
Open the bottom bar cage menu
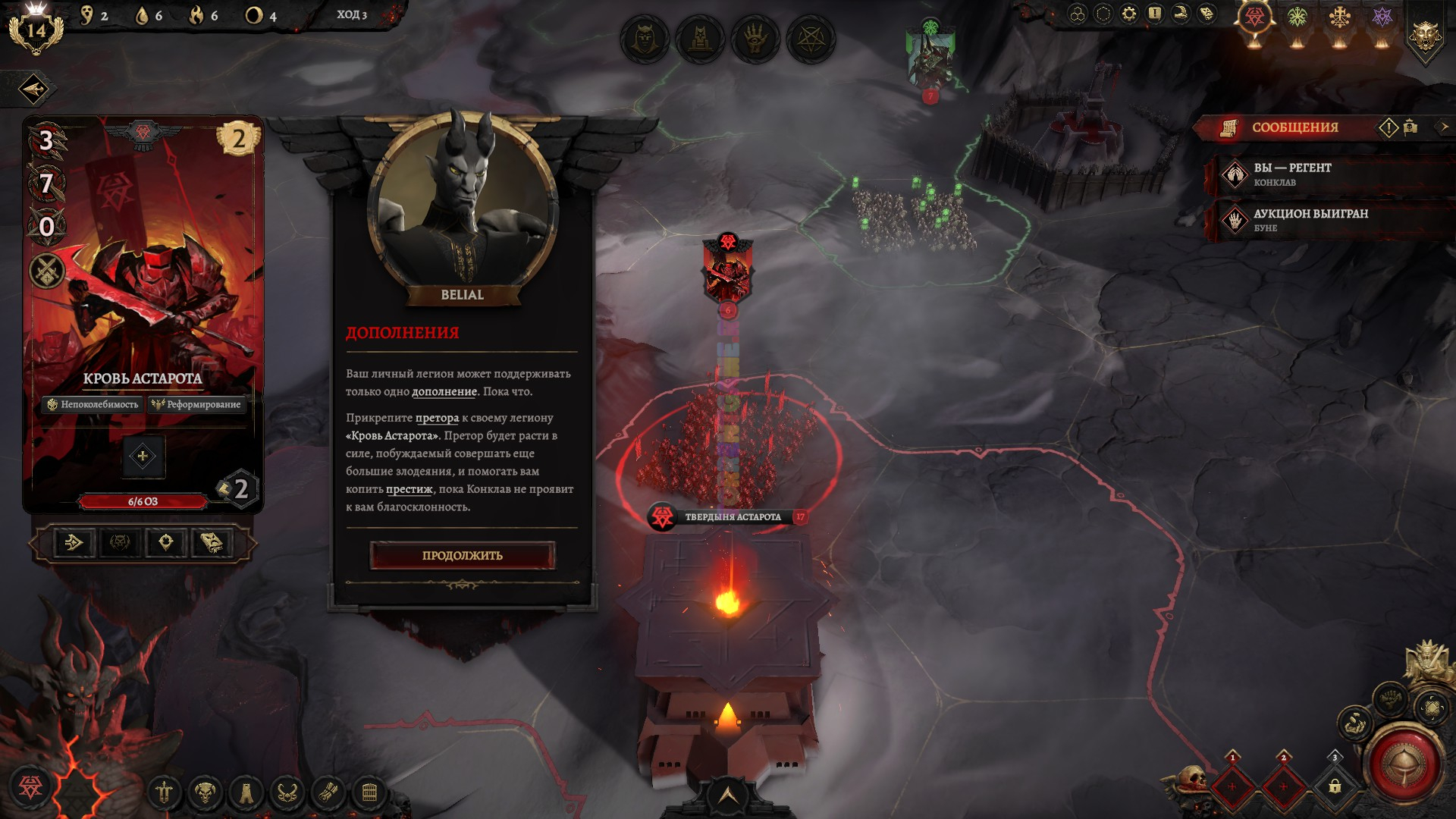[x=369, y=793]
